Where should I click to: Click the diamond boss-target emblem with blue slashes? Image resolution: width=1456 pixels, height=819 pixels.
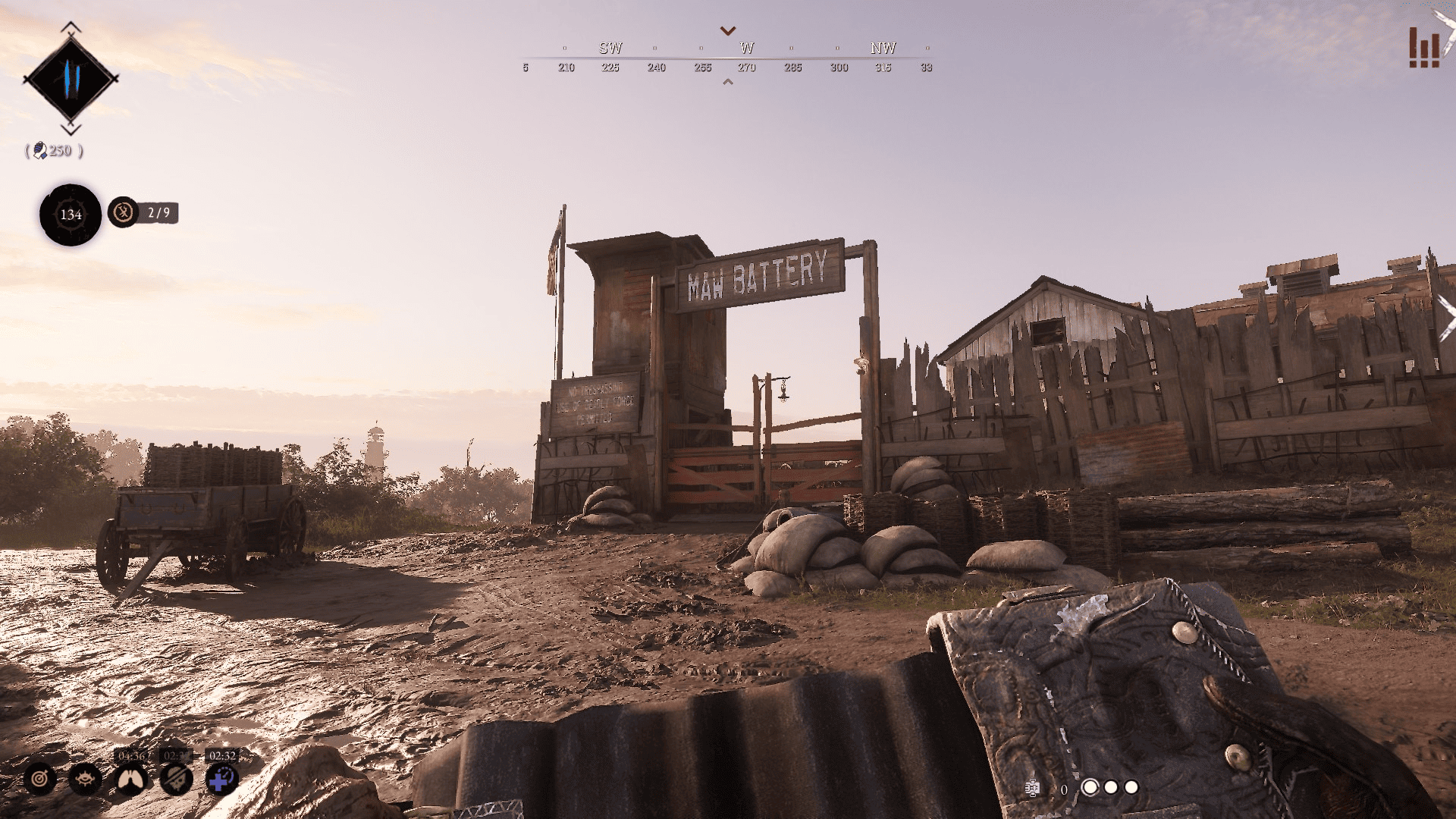point(71,78)
